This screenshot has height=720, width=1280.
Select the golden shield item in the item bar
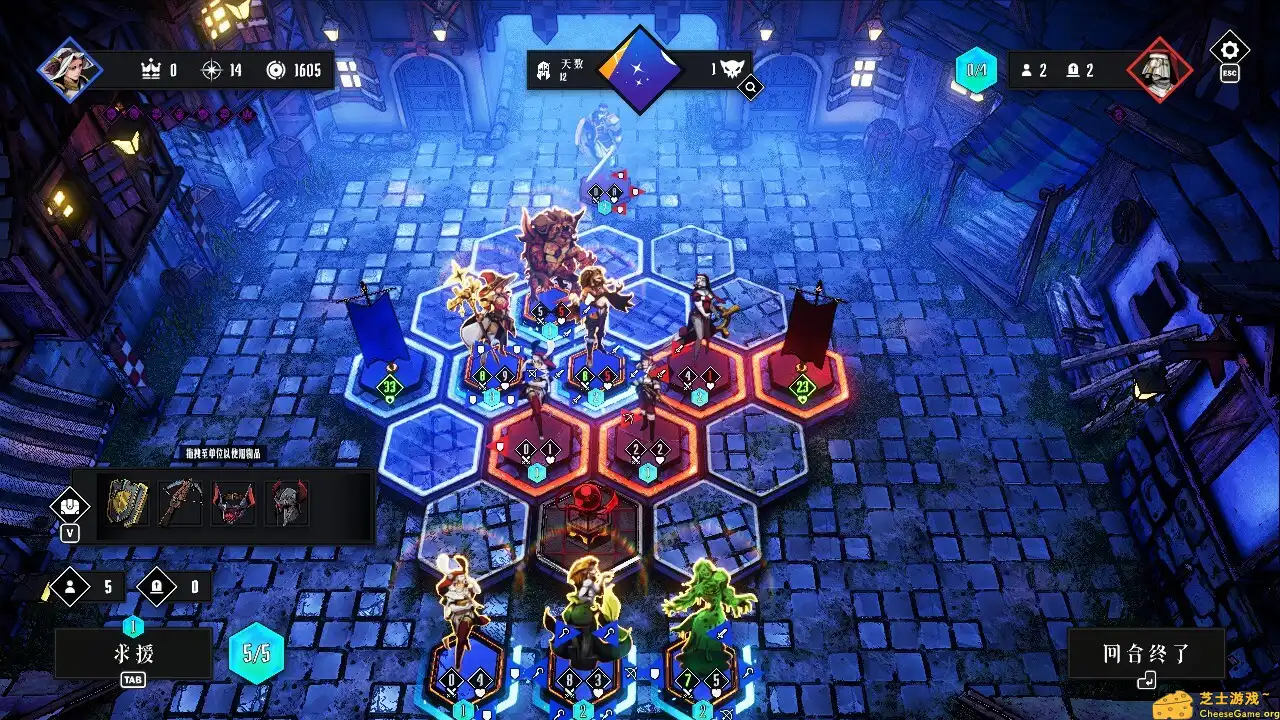126,502
